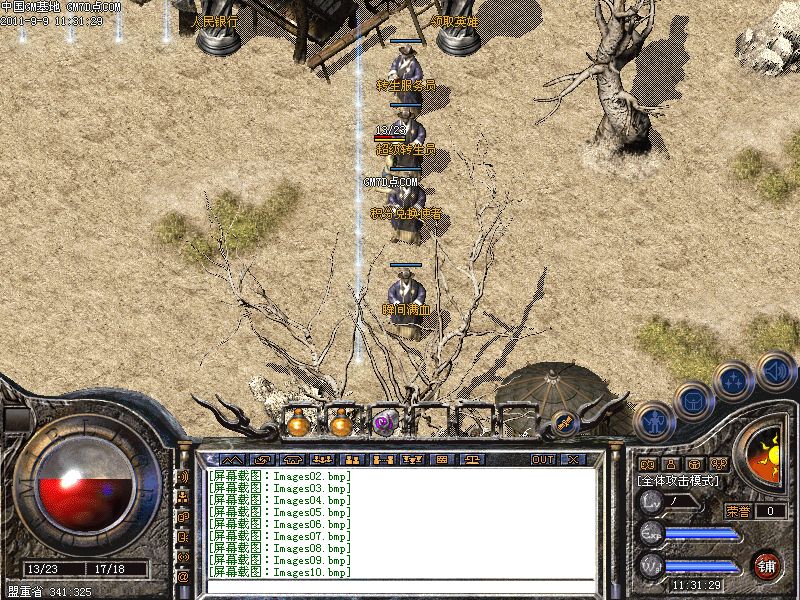The image size is (800, 600).
Task: Click the OUT button above the chat
Action: pos(542,459)
